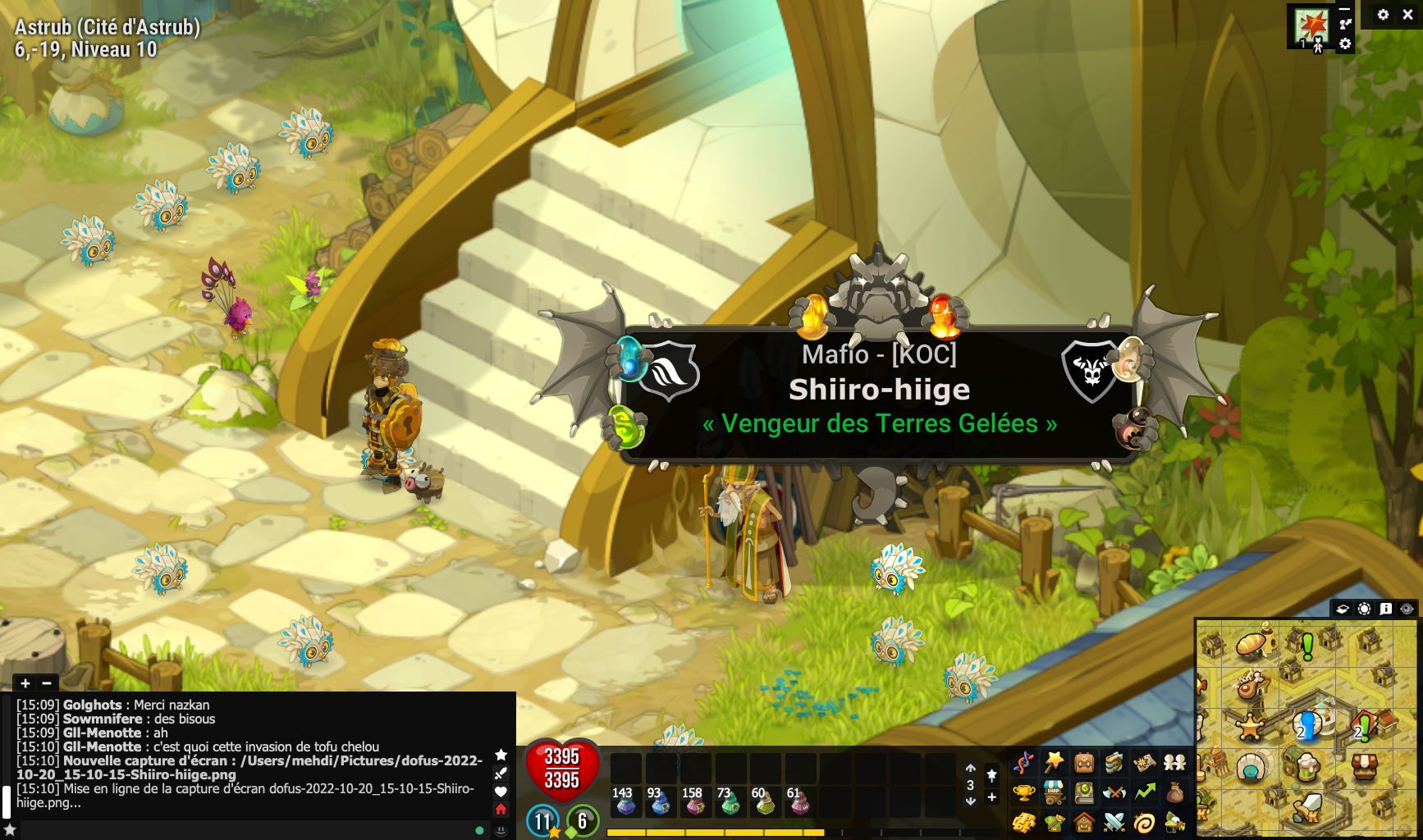The height and width of the screenshot is (840, 1423).
Task: Switch to next shortcut bar page arrow
Action: (970, 801)
